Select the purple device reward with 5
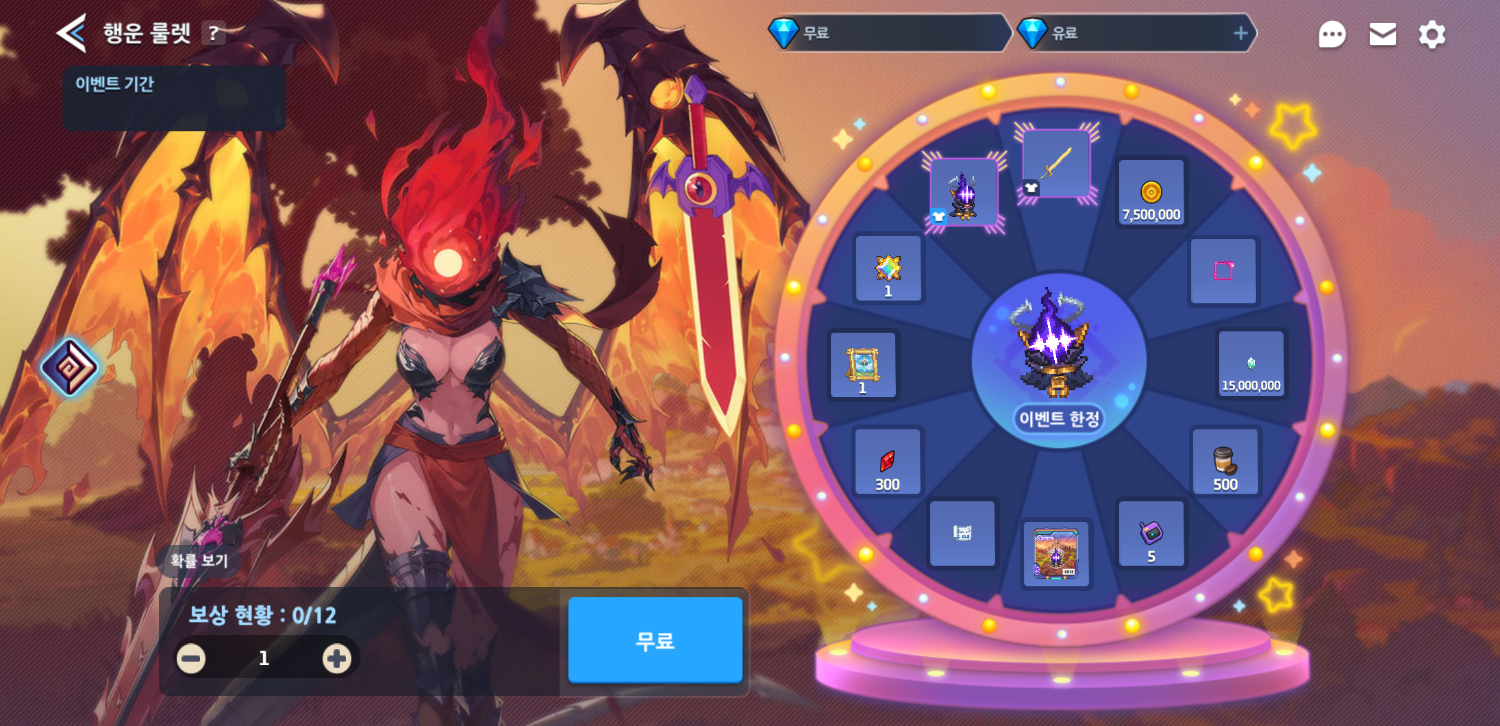This screenshot has height=726, width=1500. click(1151, 534)
